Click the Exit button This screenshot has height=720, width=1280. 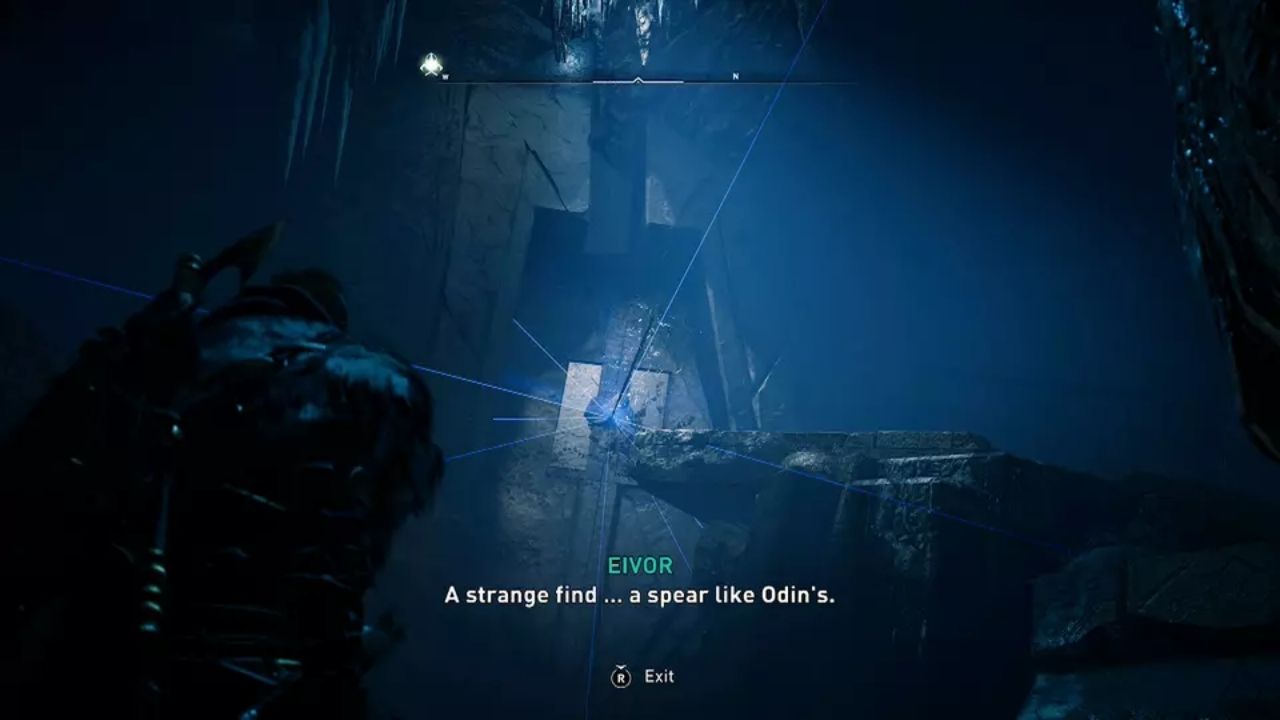660,676
